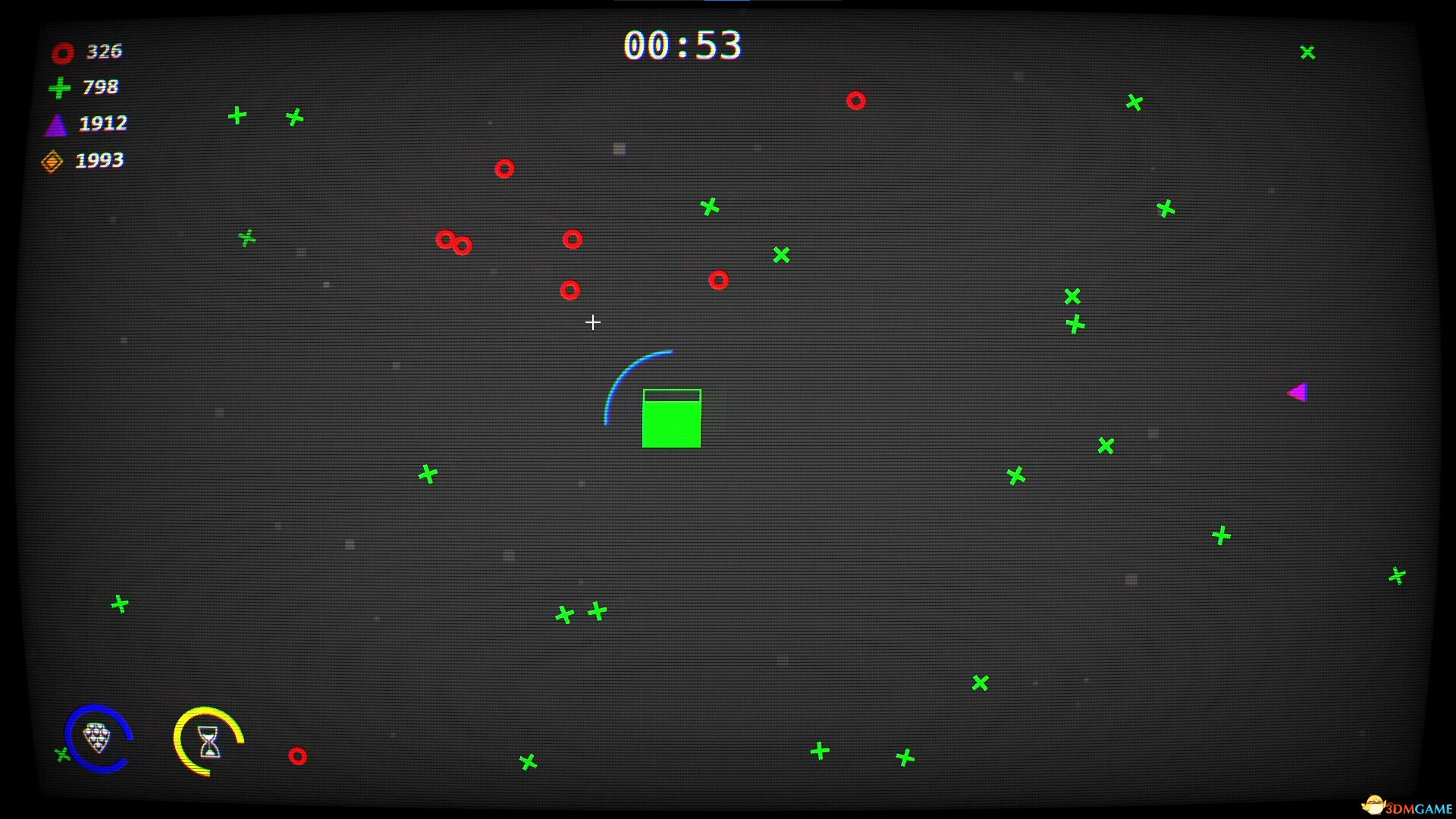Click the green cross in the top right corner

point(1307,52)
